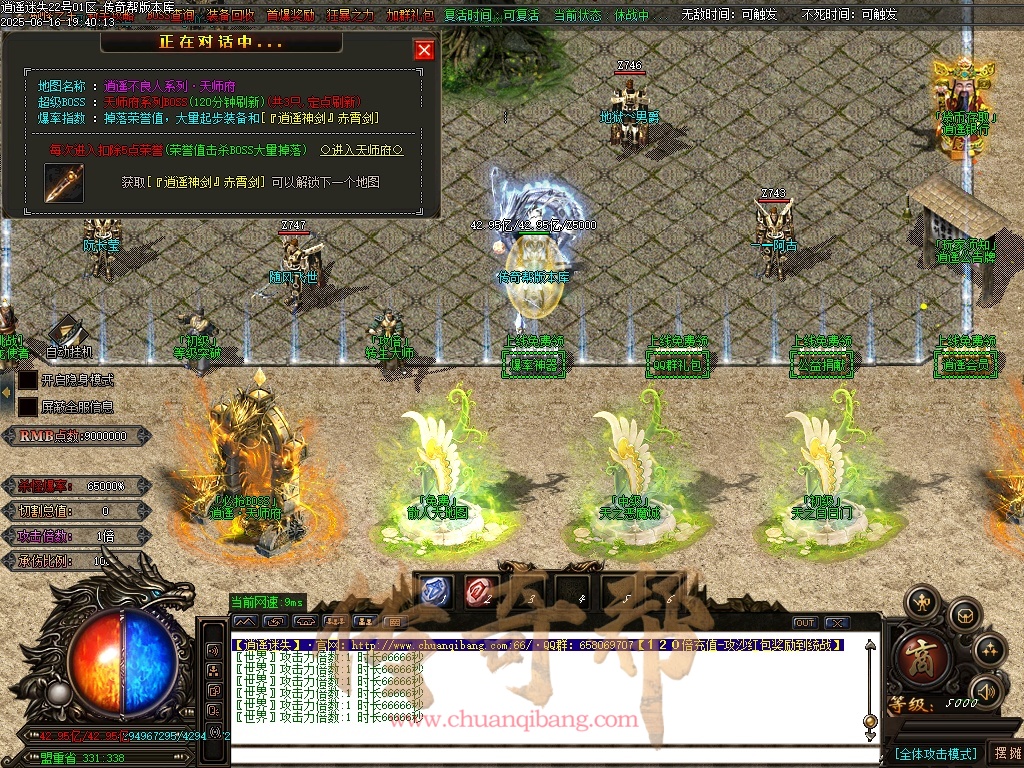Click the OUT button above chat

[805, 623]
